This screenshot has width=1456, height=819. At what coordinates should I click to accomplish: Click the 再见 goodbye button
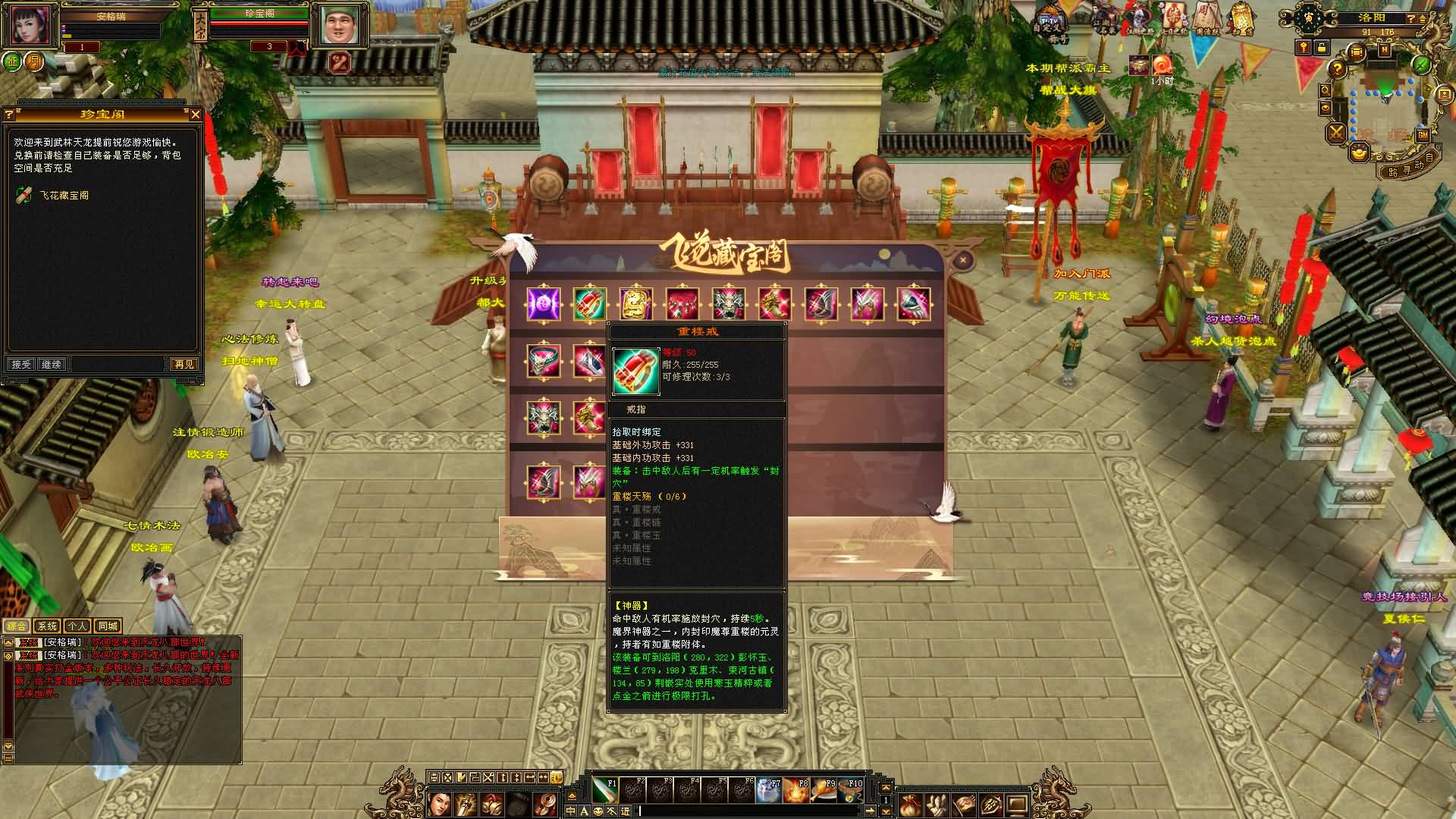184,365
